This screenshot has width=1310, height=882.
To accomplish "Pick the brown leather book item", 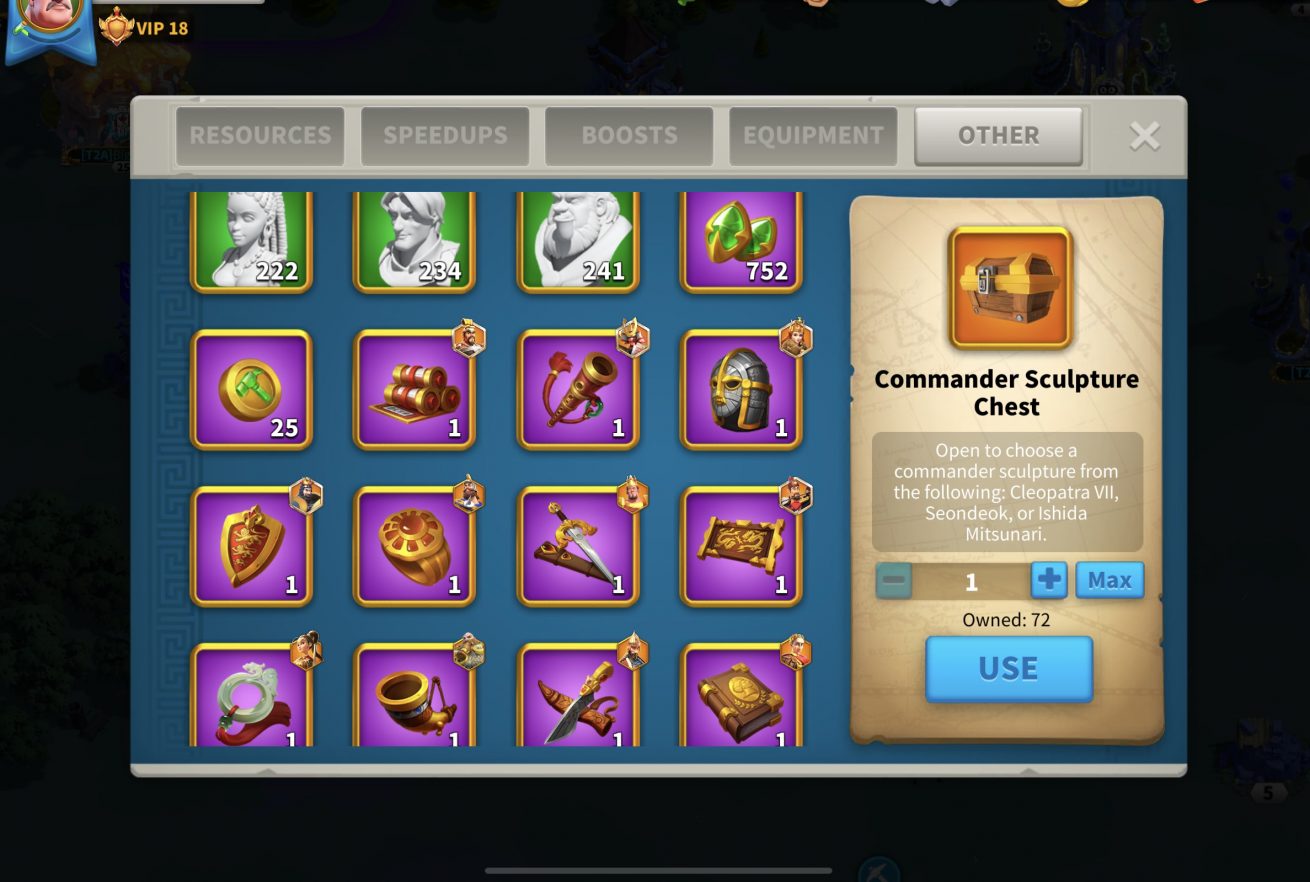I will coord(741,698).
